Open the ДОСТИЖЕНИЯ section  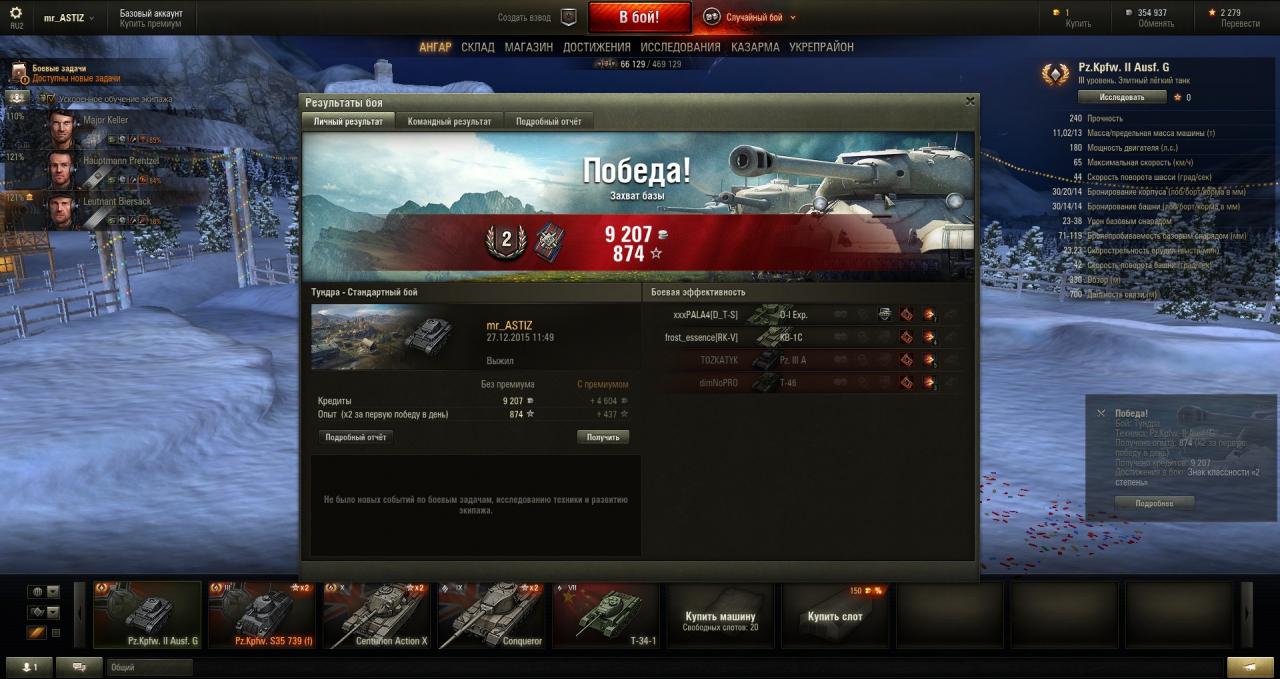click(596, 47)
